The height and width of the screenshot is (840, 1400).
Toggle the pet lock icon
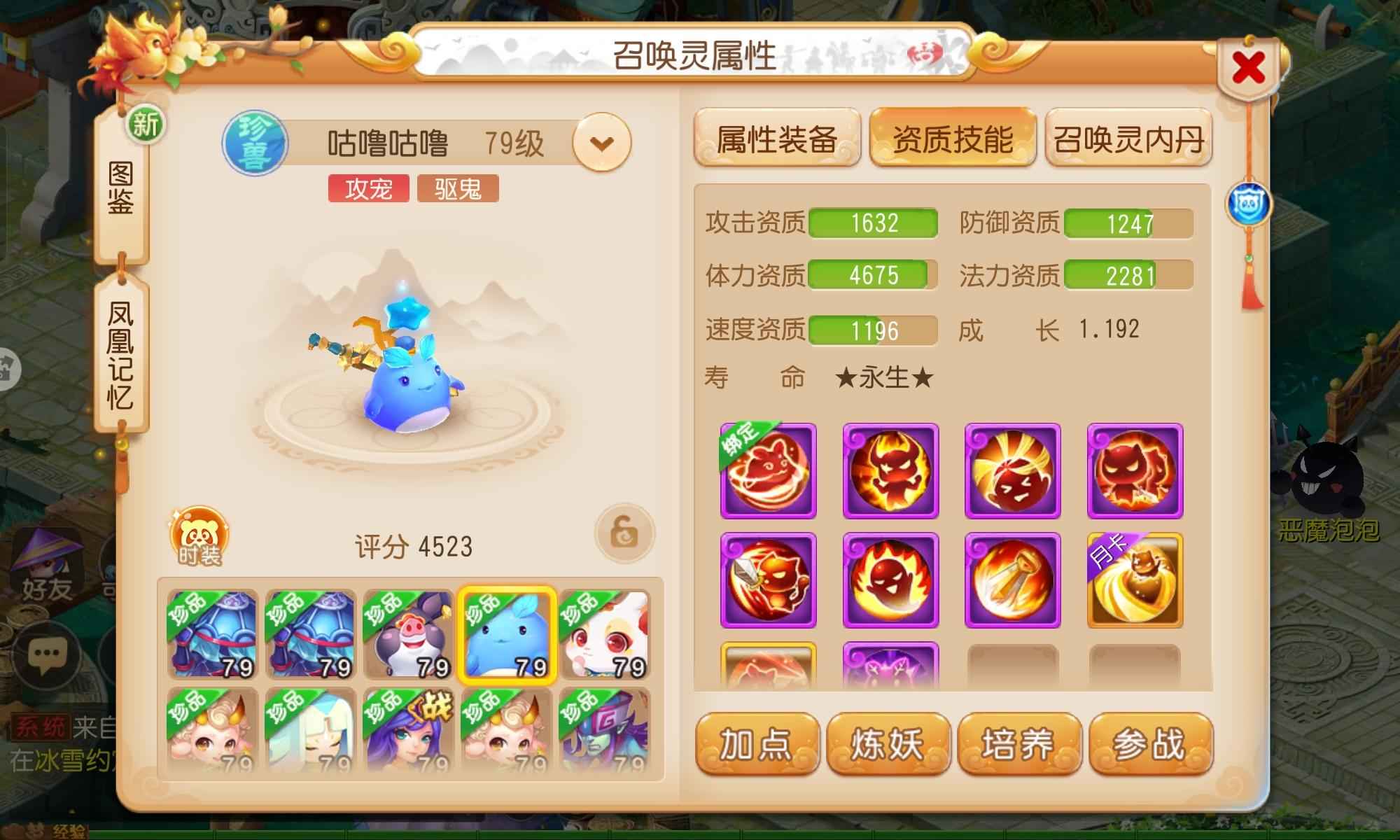pos(624,535)
